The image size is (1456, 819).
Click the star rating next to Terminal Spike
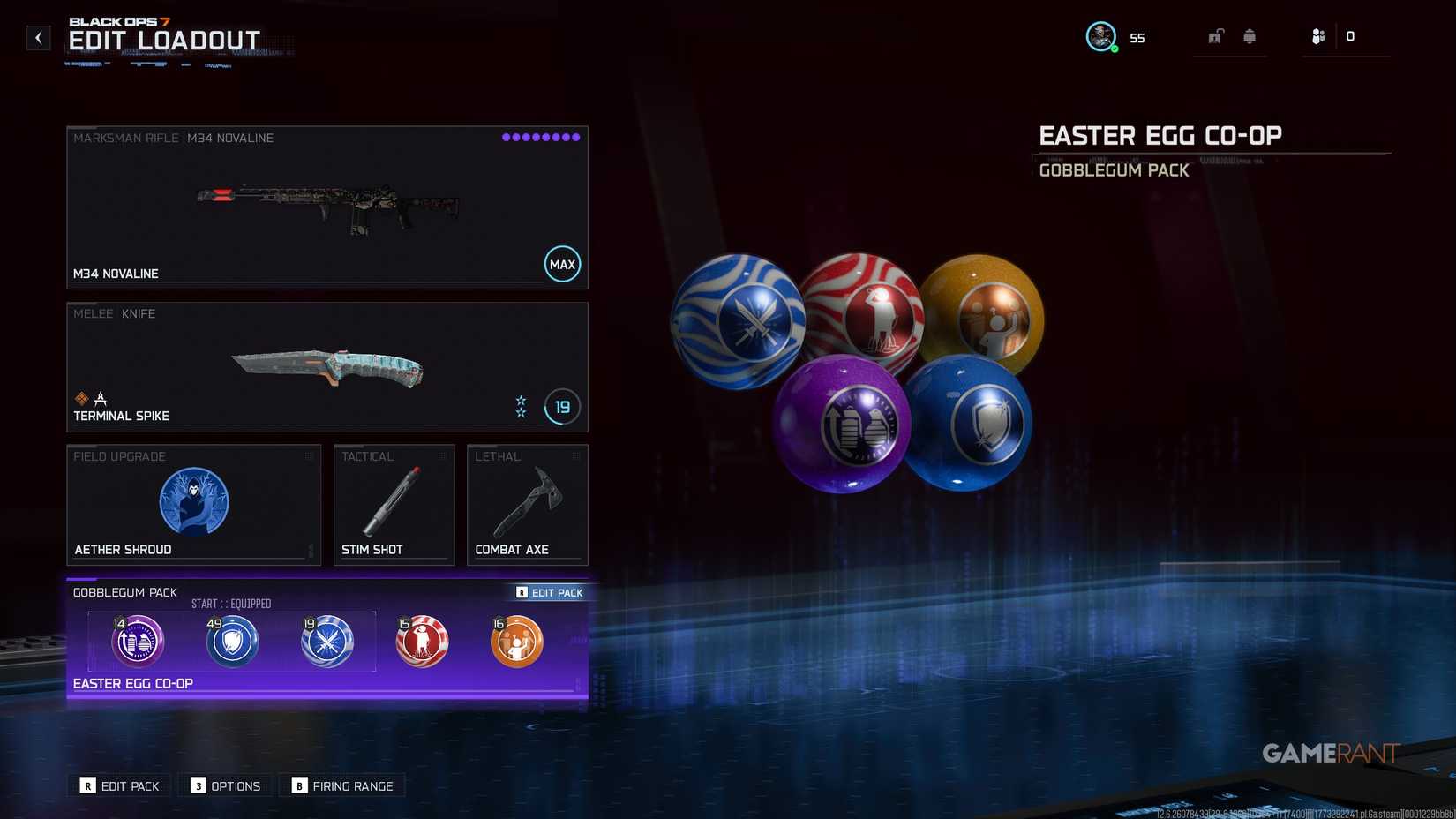point(521,407)
